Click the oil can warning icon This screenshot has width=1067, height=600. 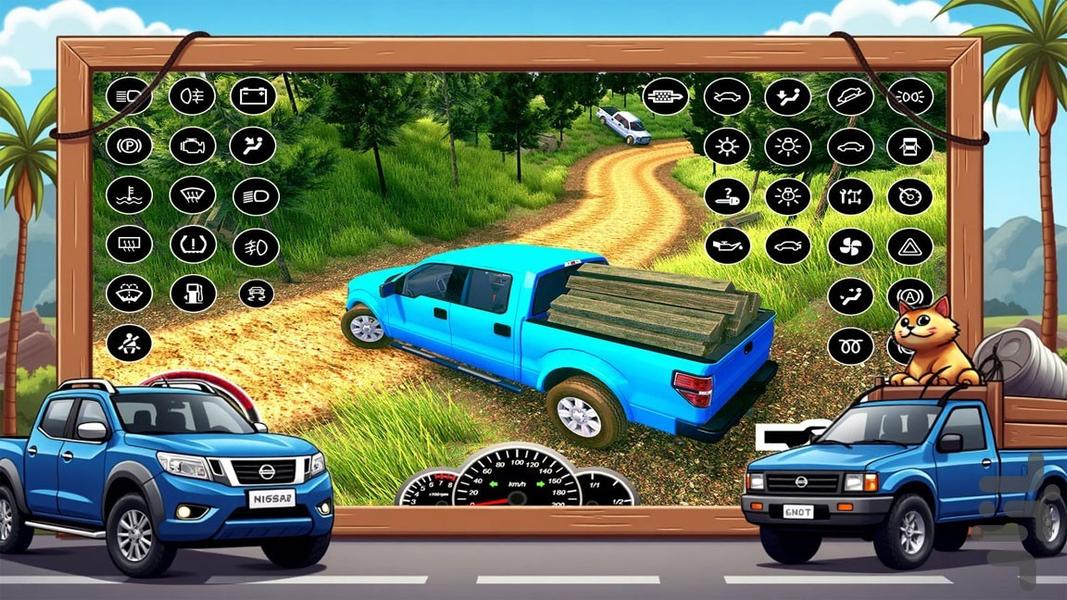(x=727, y=245)
